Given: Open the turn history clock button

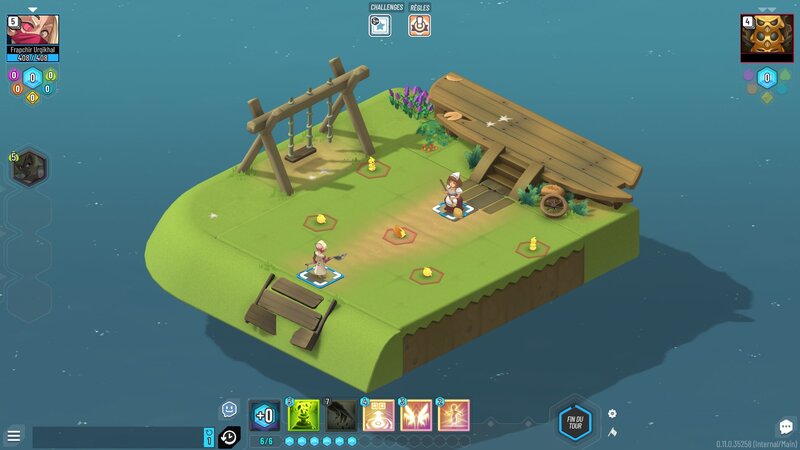Looking at the screenshot, I should pyautogui.click(x=229, y=437).
